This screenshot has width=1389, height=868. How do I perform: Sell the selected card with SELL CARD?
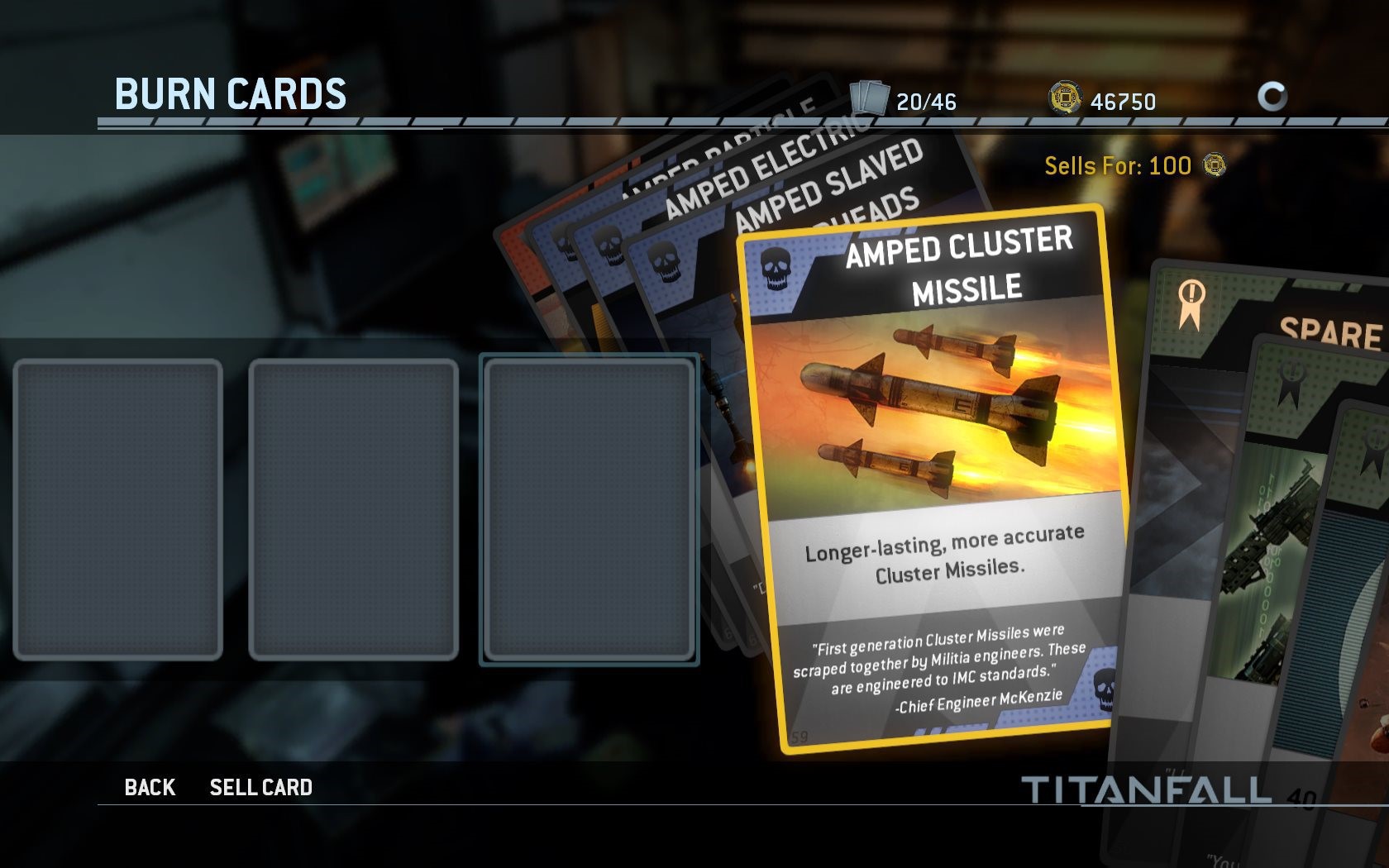[260, 787]
